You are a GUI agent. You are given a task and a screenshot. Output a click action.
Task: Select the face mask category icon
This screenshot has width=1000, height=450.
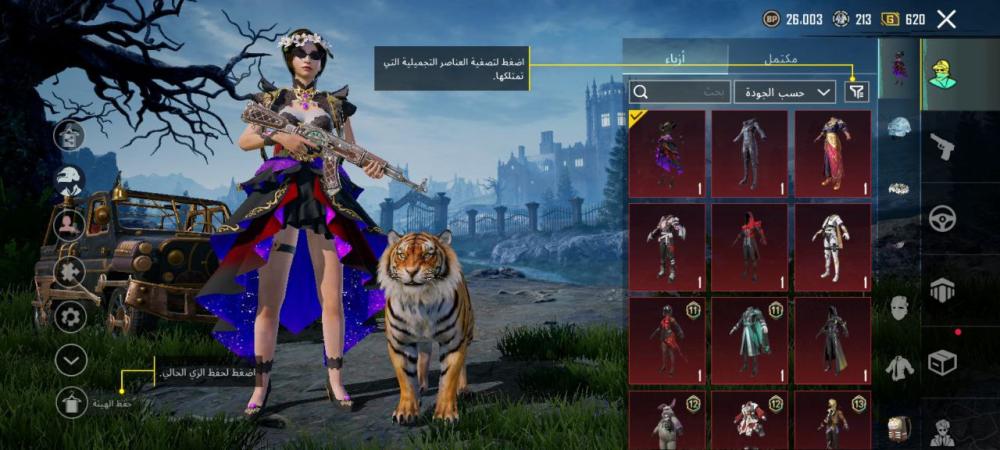click(x=900, y=308)
